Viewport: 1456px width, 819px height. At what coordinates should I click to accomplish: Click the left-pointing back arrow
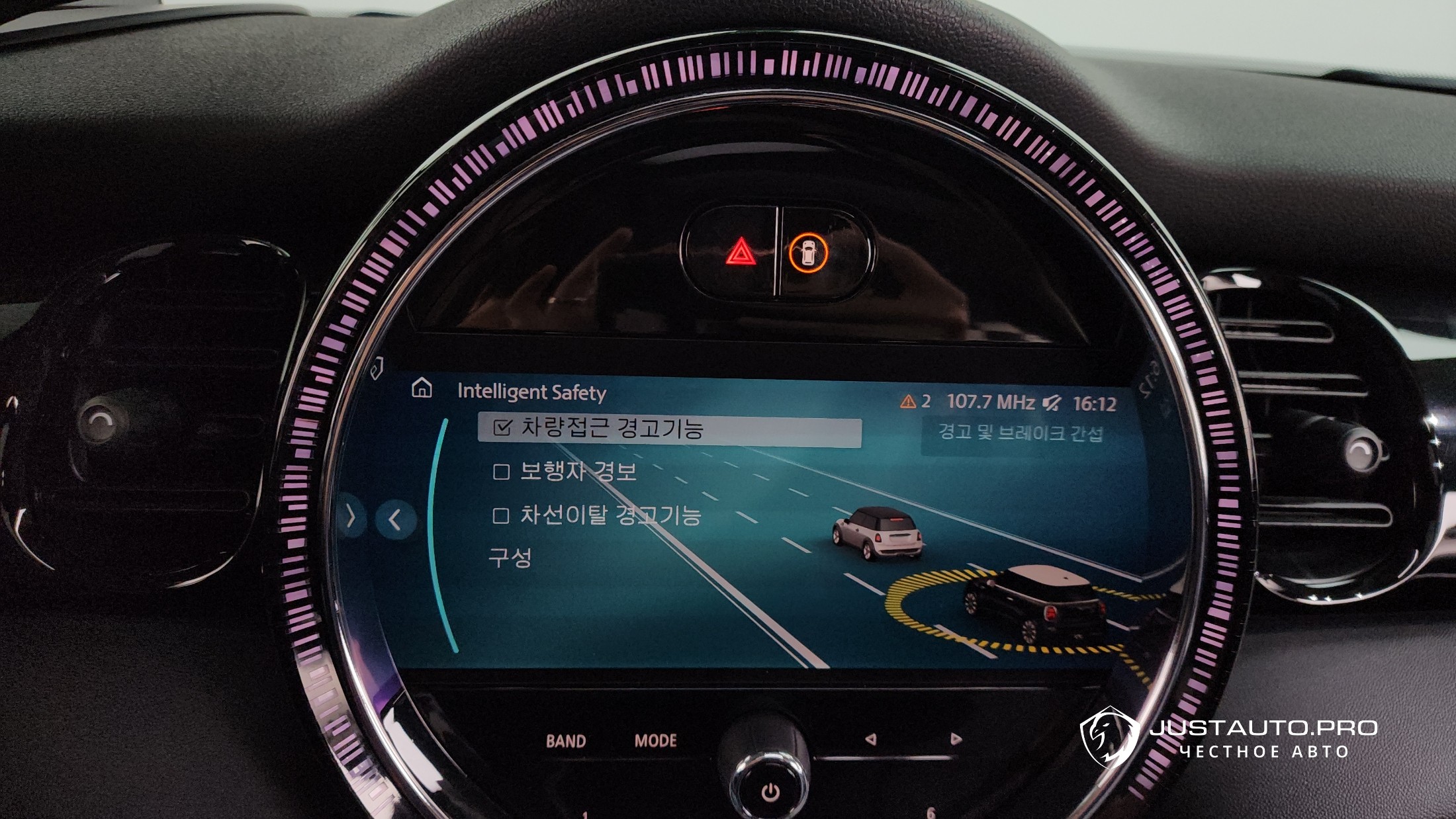click(395, 519)
